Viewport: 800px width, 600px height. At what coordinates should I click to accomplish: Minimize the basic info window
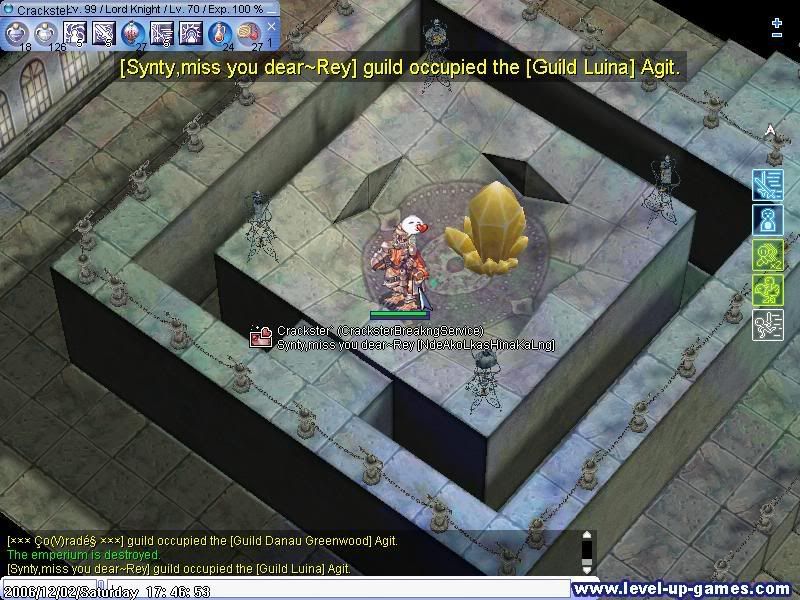click(x=272, y=9)
